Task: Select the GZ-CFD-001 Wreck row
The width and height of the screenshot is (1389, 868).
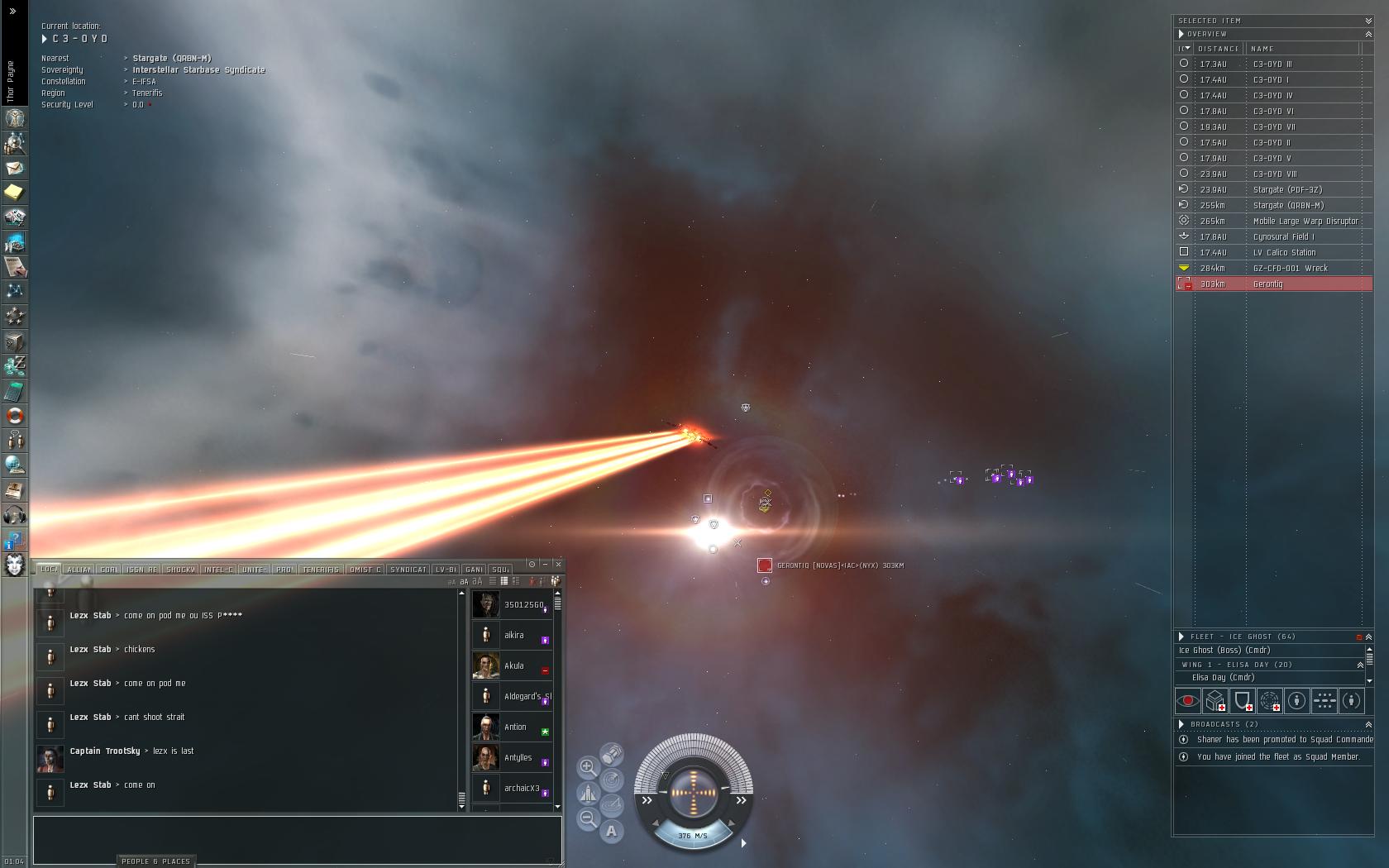Action: point(1273,269)
